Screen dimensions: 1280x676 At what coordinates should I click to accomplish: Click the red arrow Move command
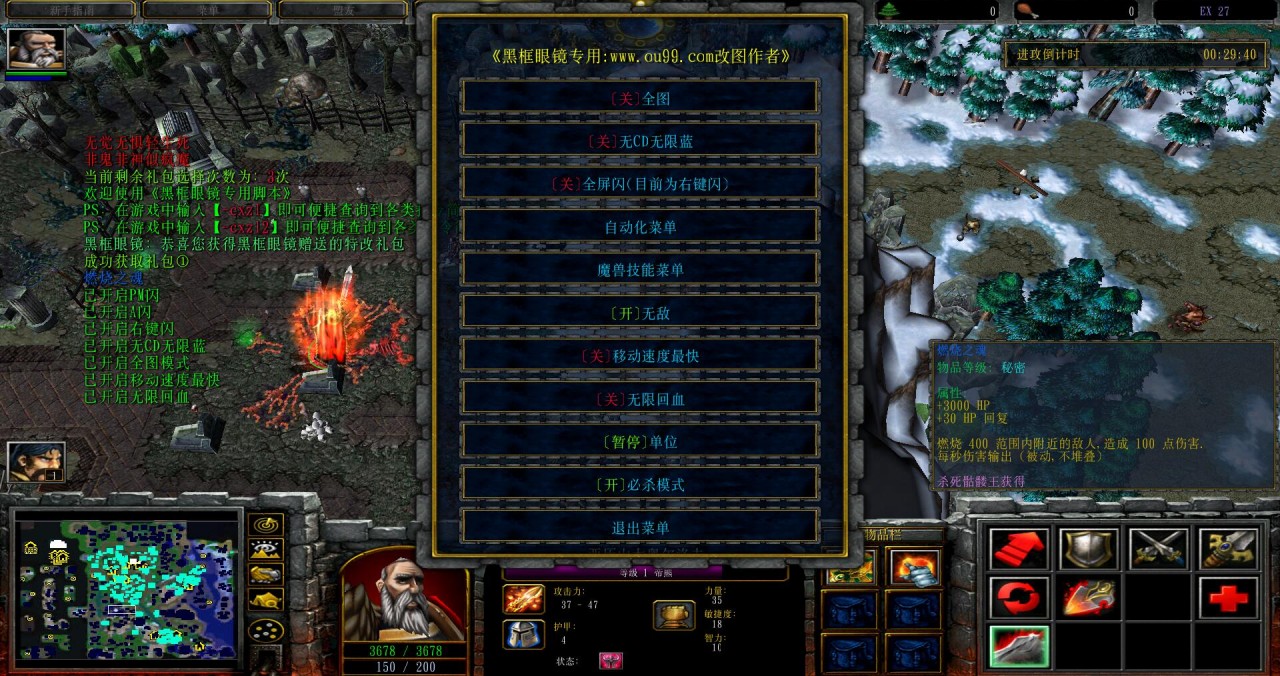tap(1019, 549)
